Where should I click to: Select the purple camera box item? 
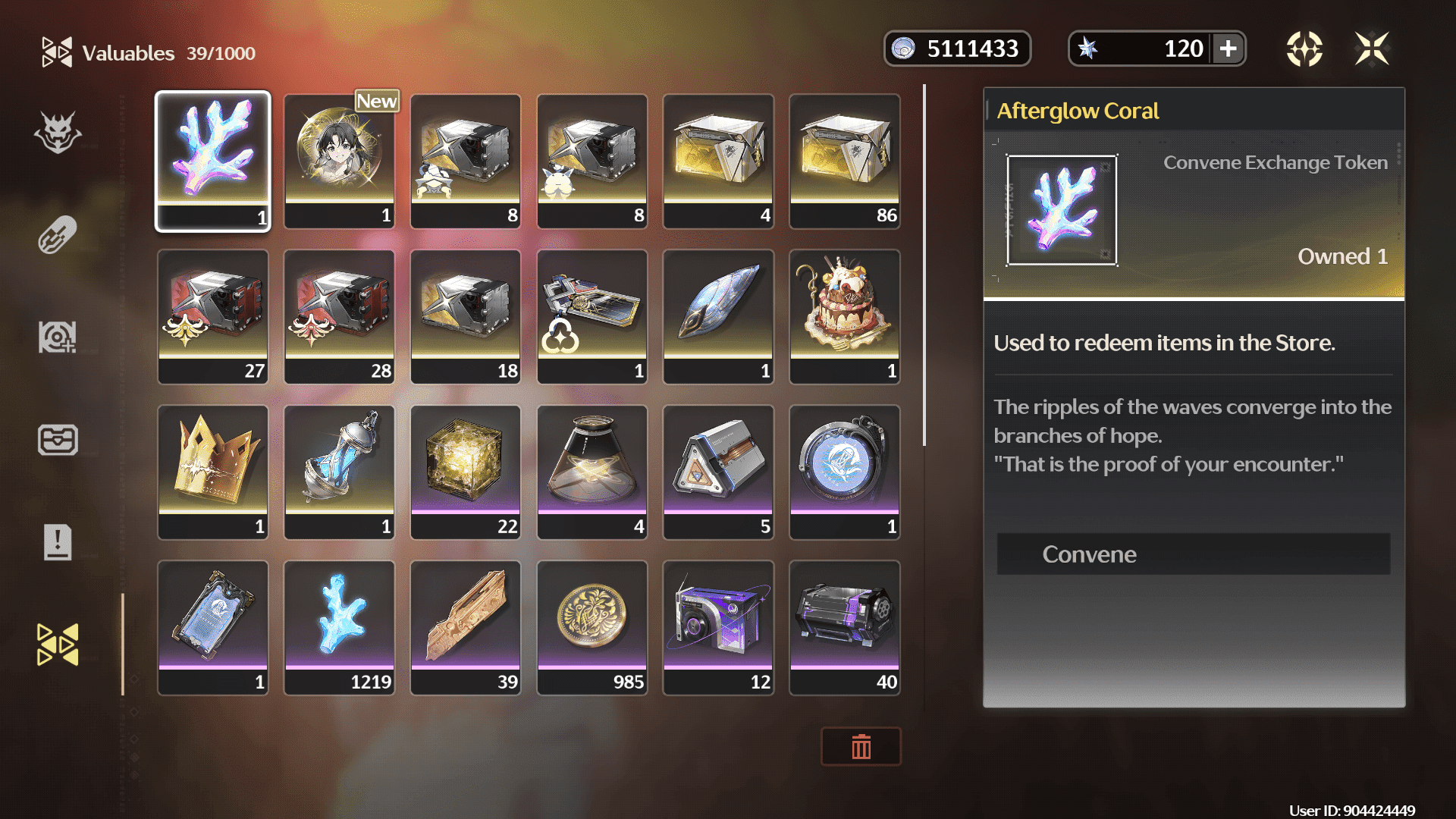pyautogui.click(x=718, y=627)
